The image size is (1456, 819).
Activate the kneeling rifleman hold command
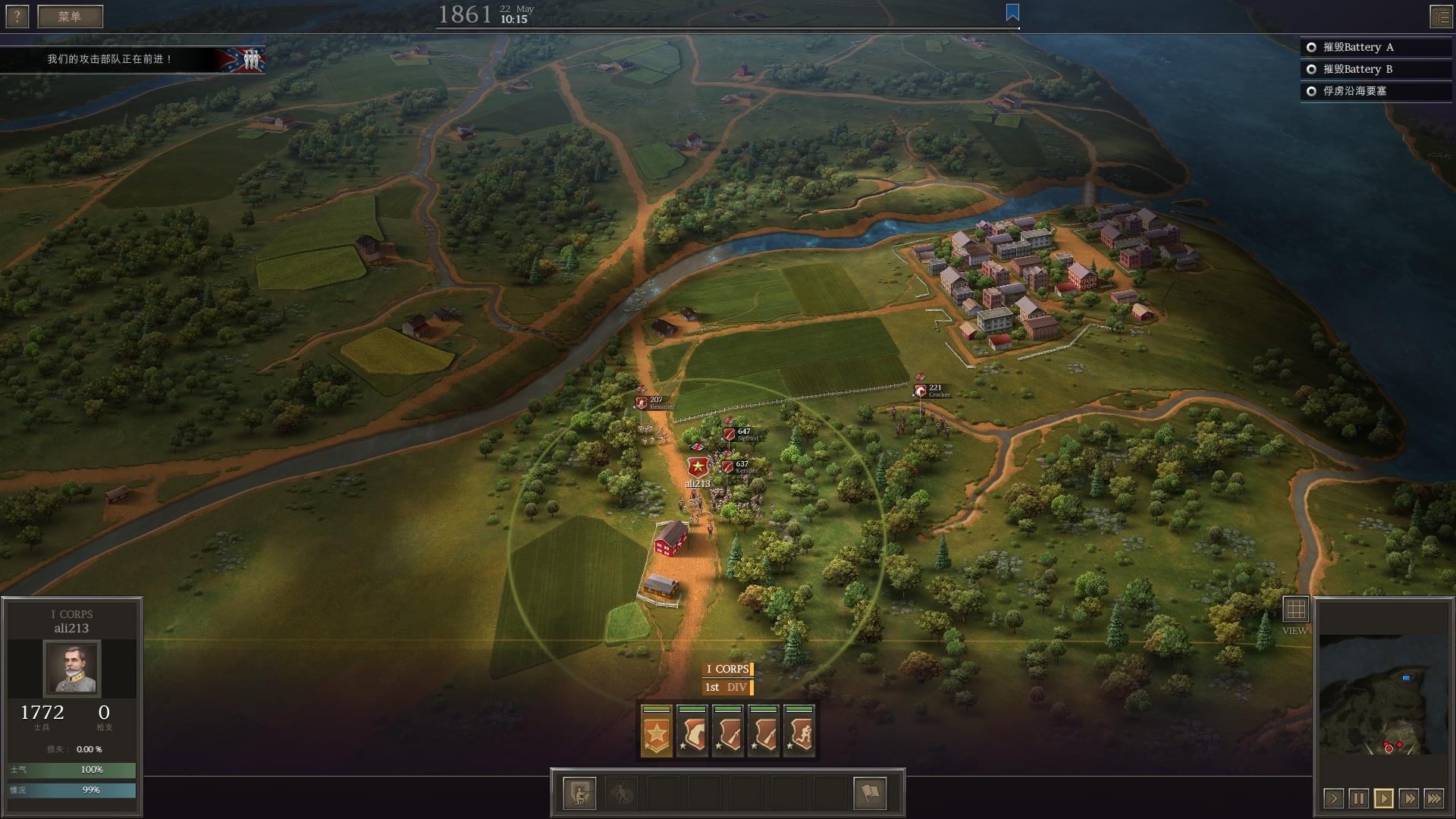click(580, 794)
